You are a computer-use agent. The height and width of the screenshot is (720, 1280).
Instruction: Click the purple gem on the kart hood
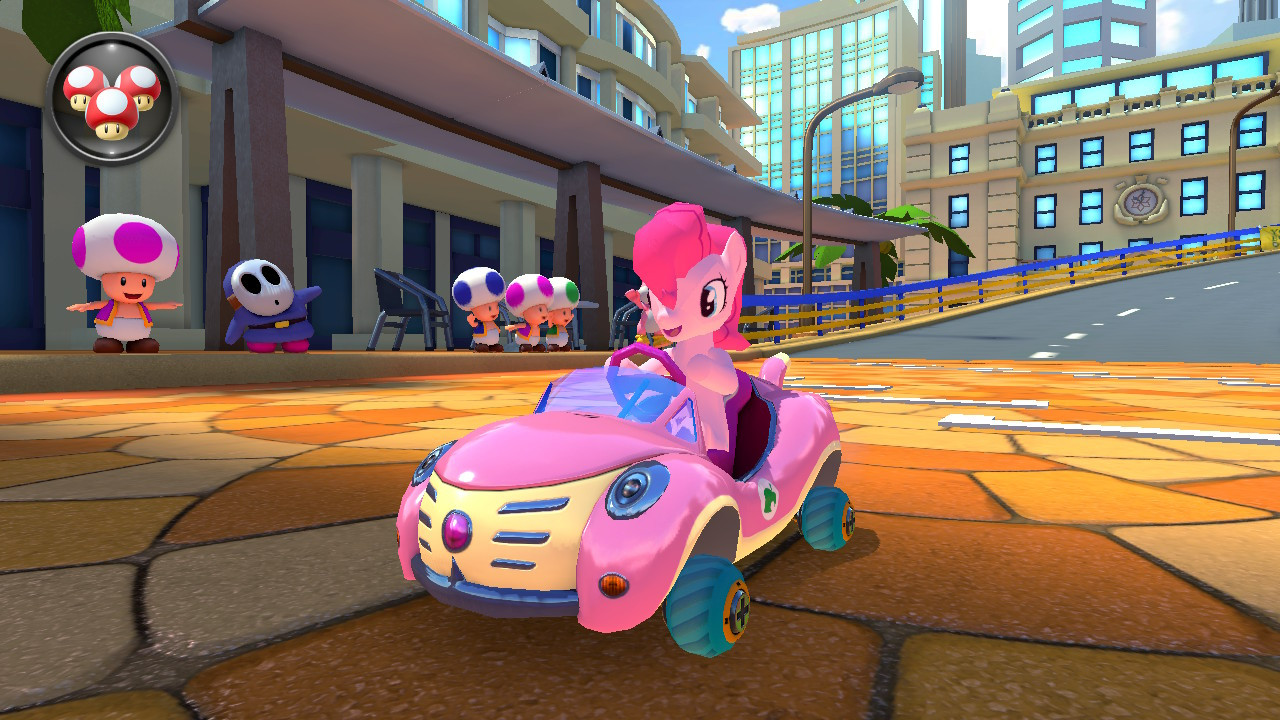click(456, 531)
